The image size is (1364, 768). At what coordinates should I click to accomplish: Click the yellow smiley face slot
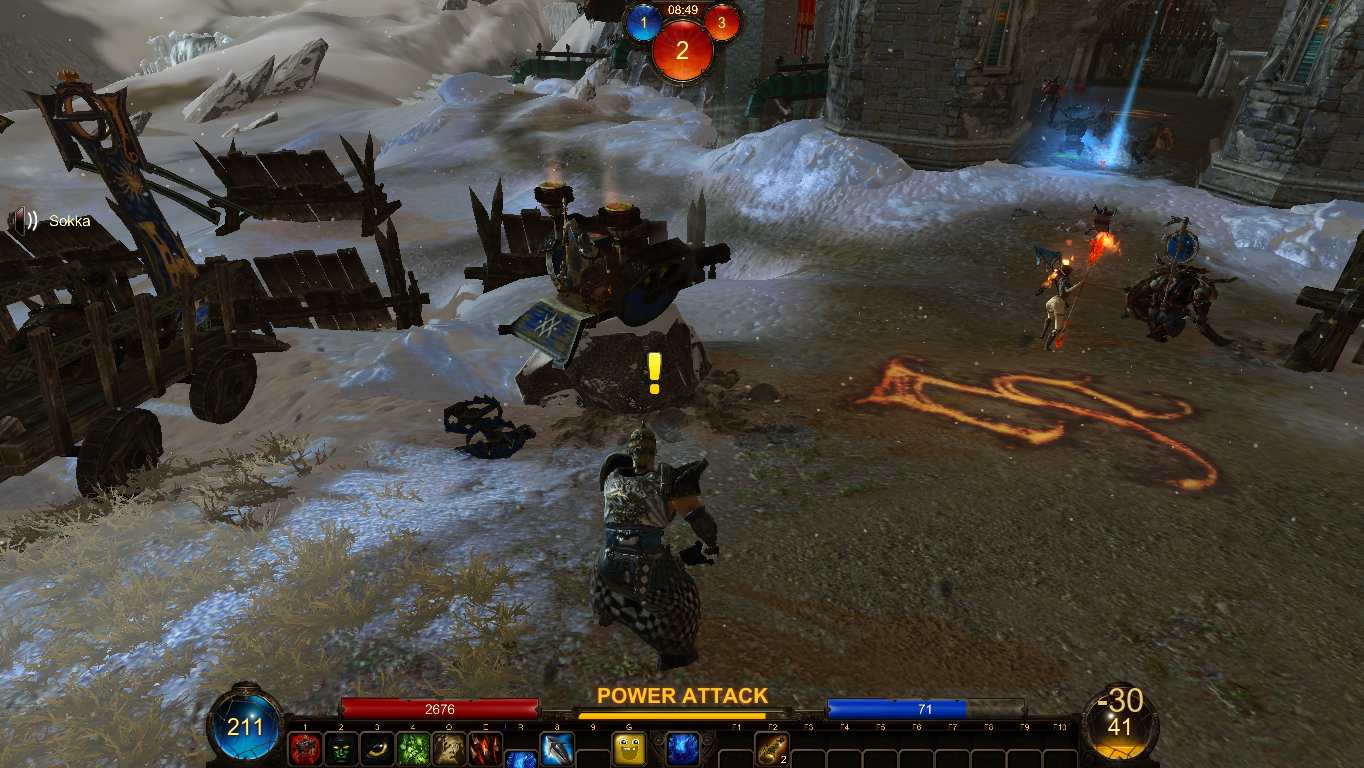click(629, 749)
